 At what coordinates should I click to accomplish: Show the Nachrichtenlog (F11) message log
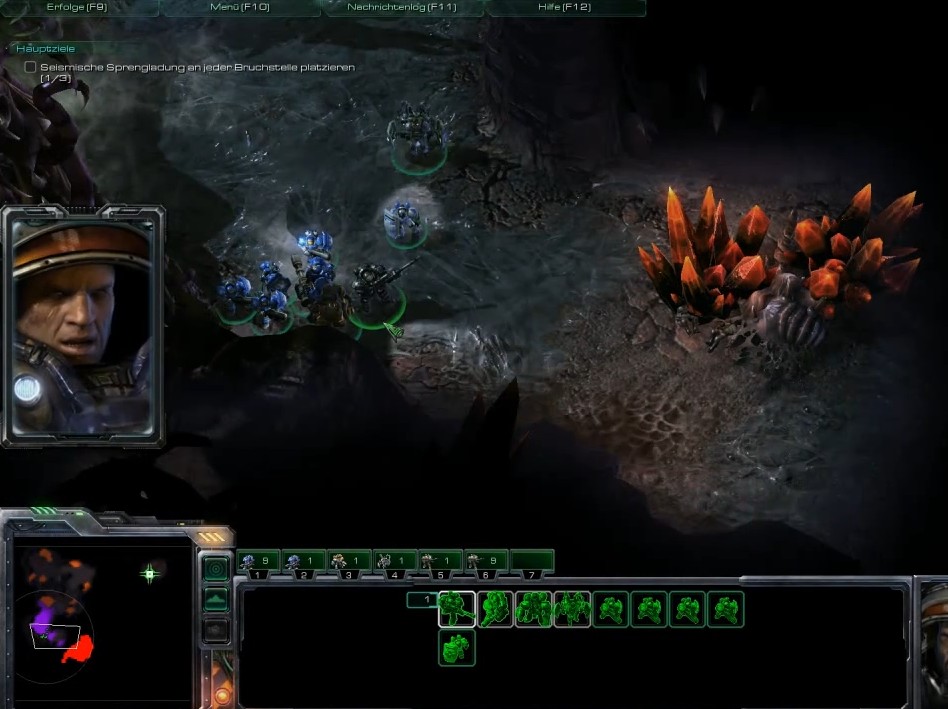(x=402, y=8)
